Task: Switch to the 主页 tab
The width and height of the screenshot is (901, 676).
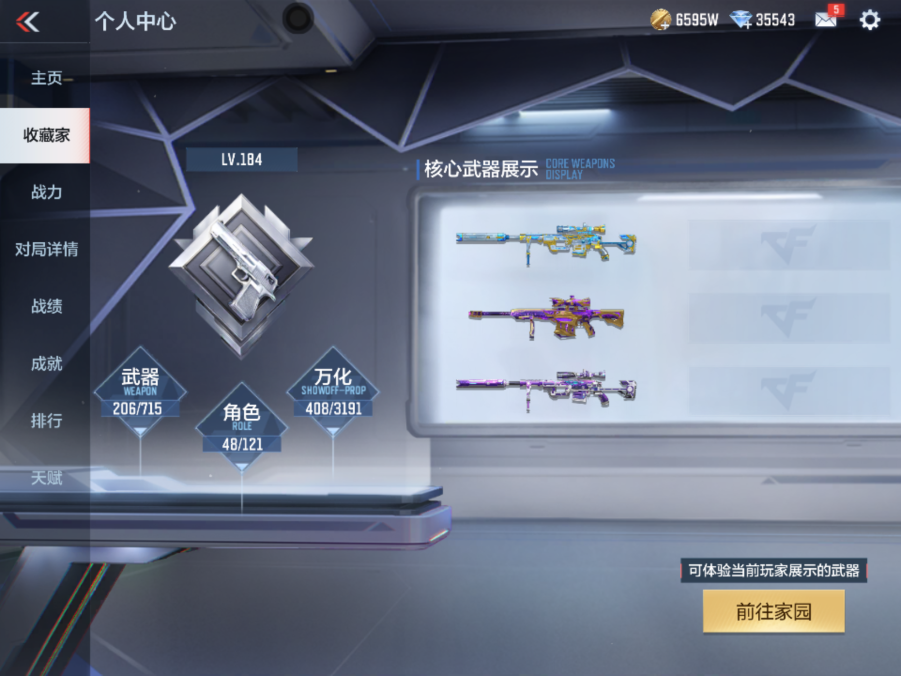Action: (46, 78)
